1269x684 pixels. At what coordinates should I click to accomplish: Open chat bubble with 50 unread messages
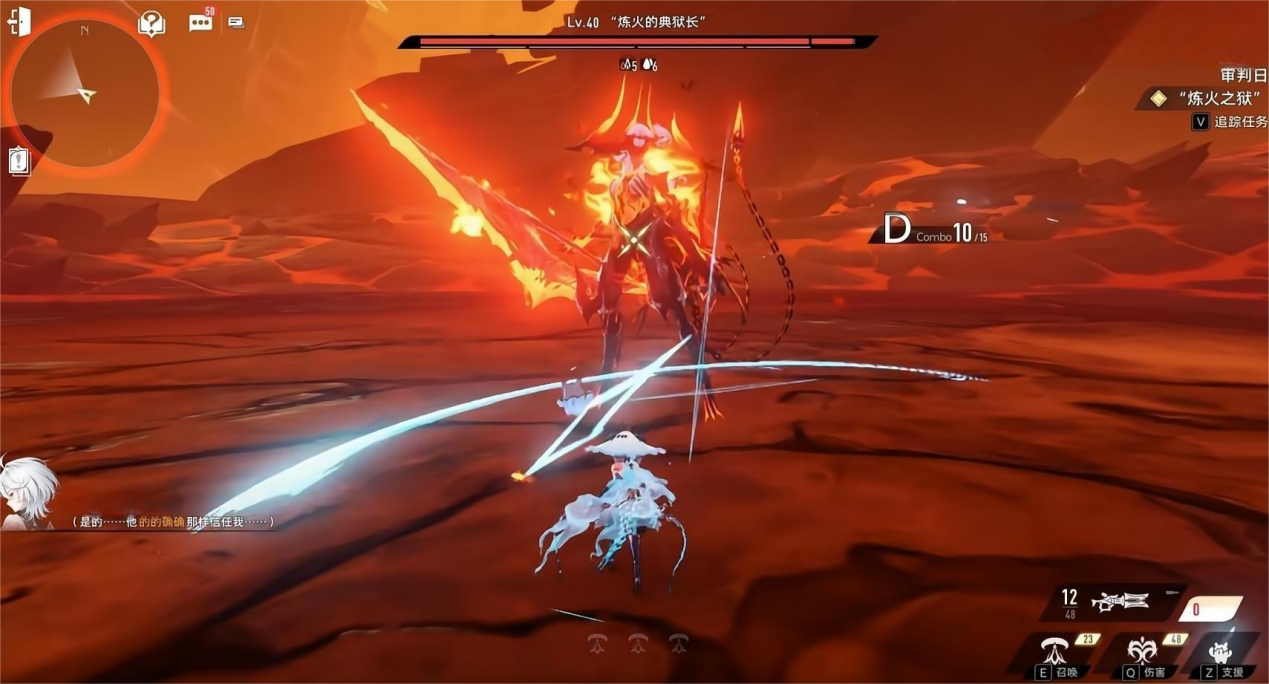(201, 22)
